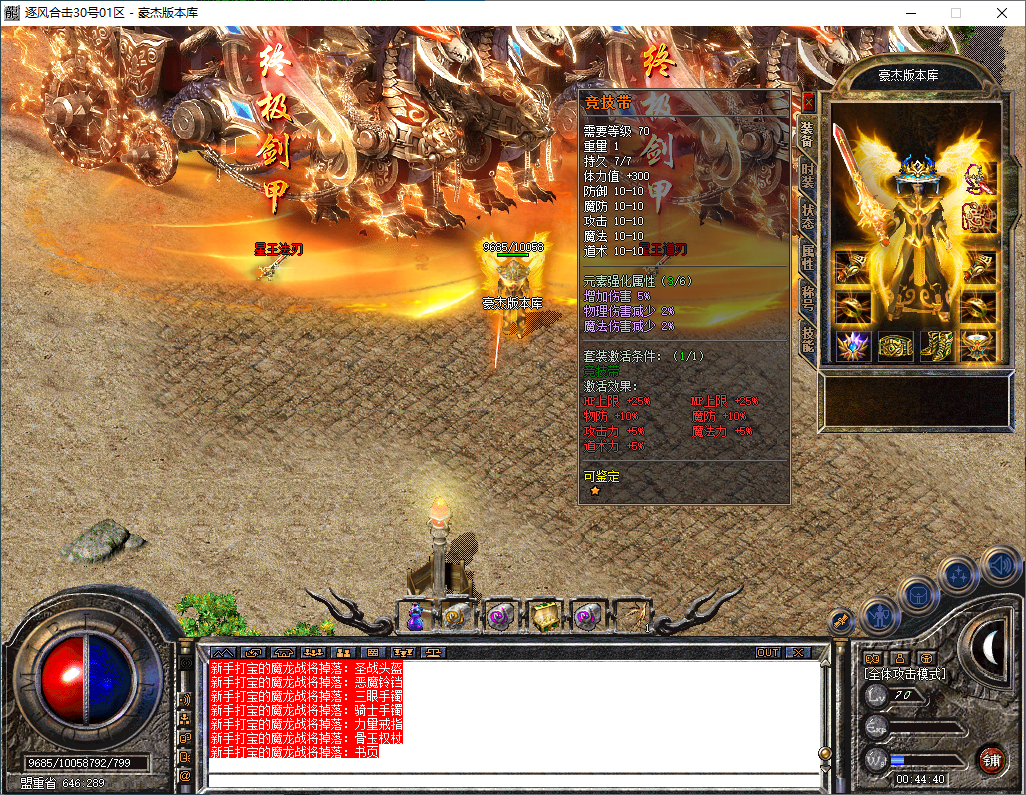Select the 属性 attributes tab
1026x795 pixels.
point(808,256)
